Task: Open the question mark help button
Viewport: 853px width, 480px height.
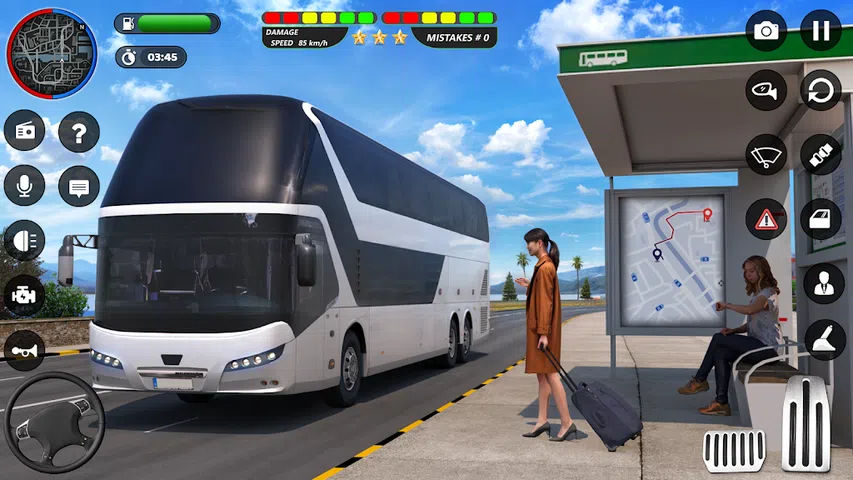Action: point(79,131)
